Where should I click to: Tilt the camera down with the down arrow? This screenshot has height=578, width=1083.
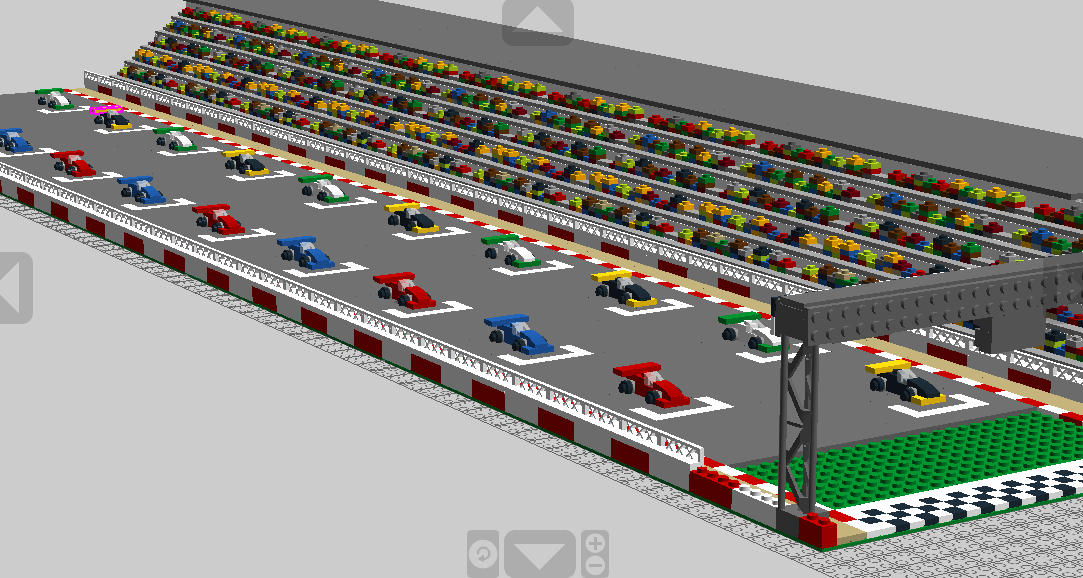539,554
